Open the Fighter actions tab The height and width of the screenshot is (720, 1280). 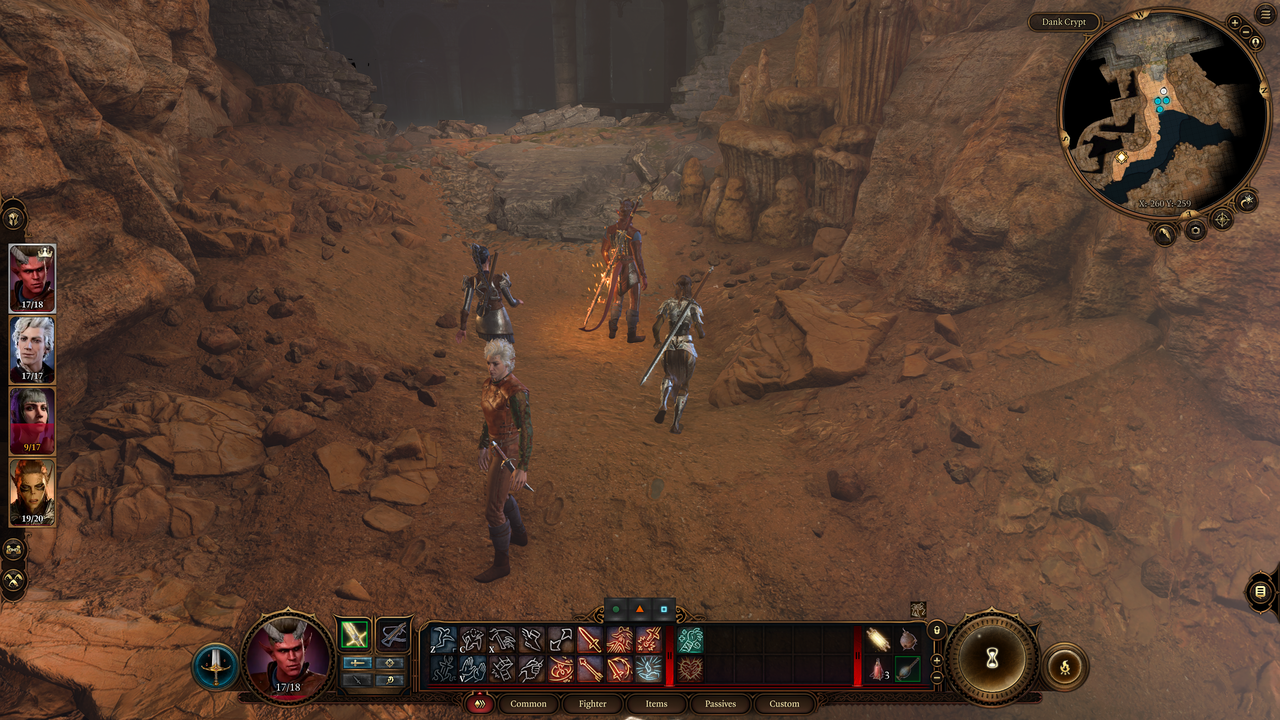click(x=592, y=704)
